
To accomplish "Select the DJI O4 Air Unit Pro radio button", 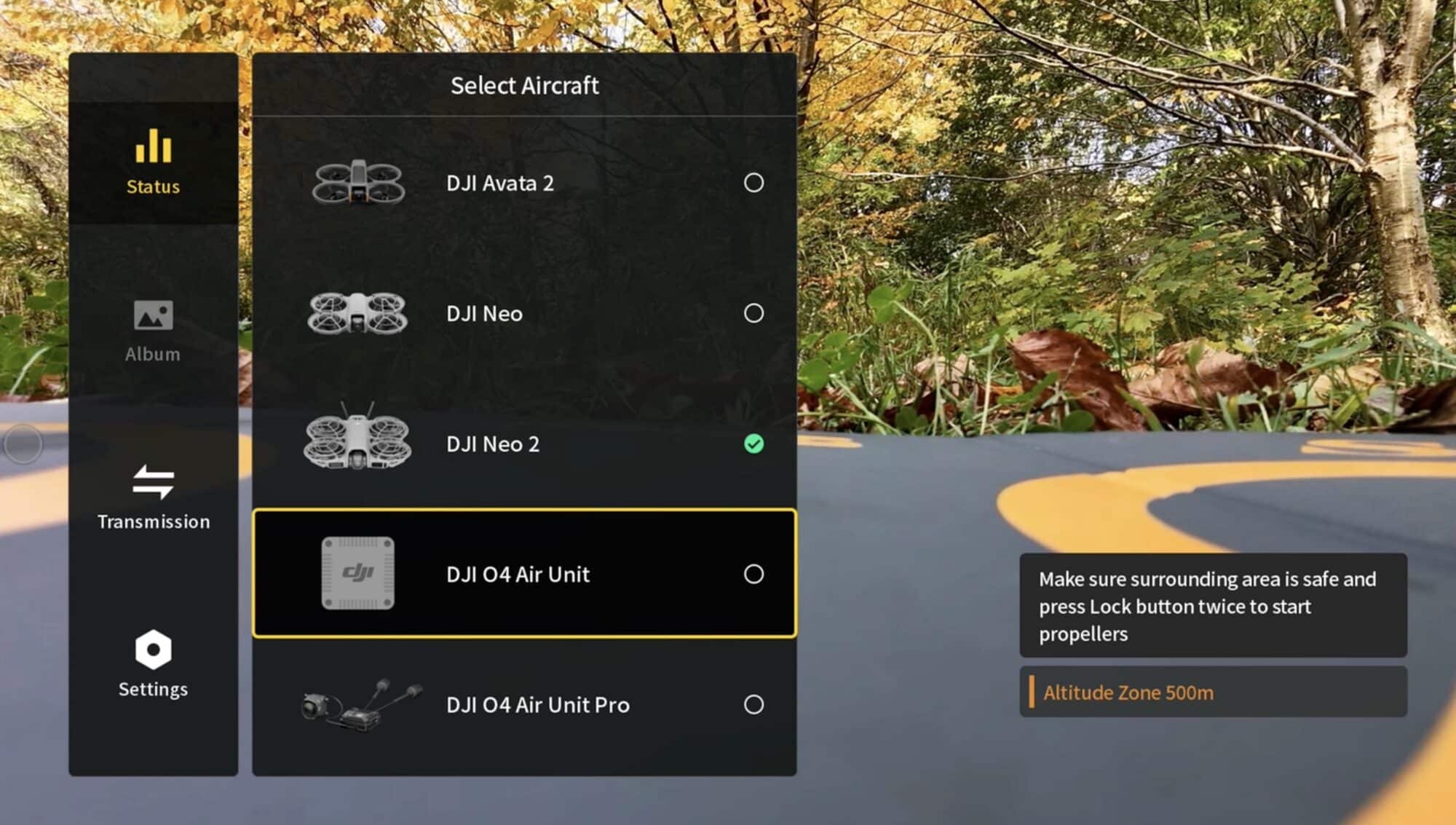I will (x=754, y=705).
